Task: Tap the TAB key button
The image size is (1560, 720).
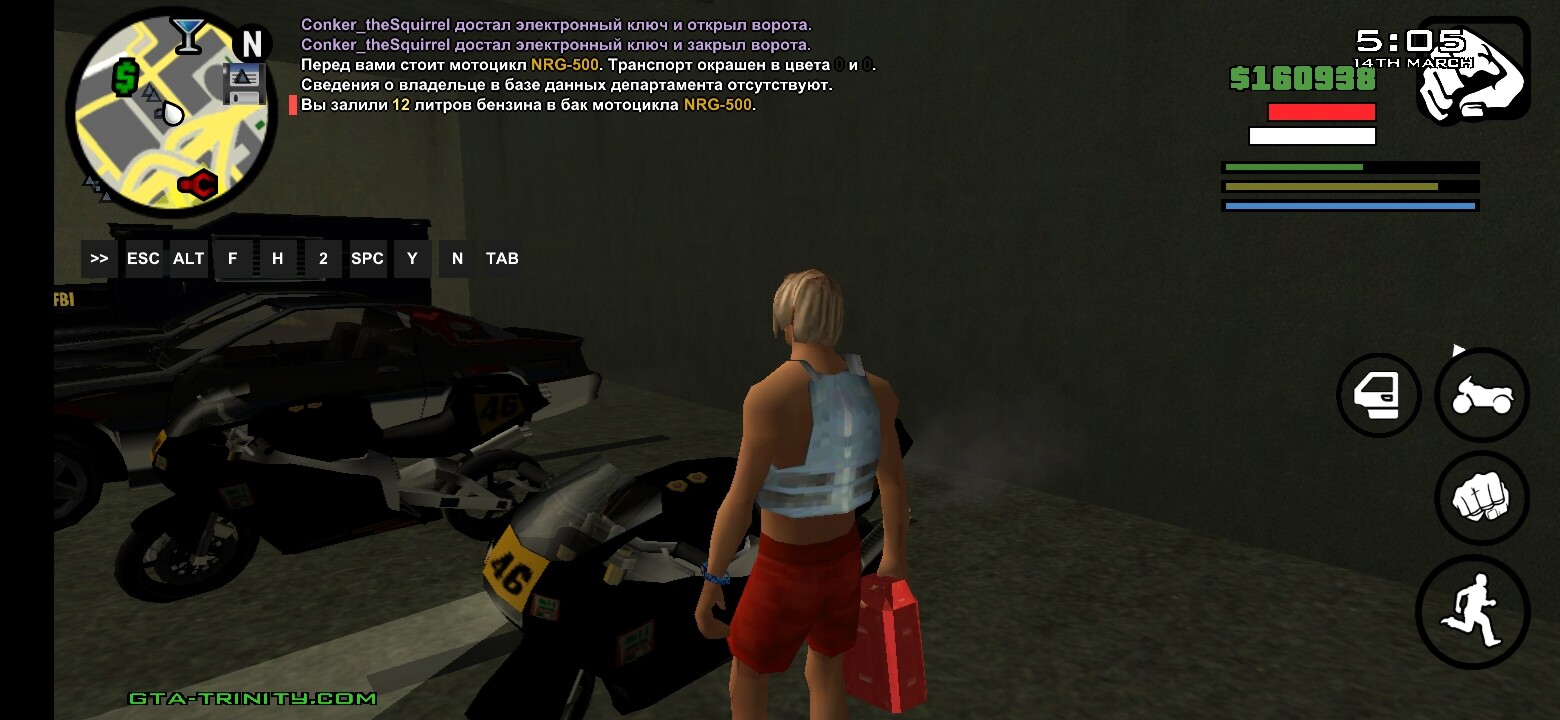Action: coord(502,258)
